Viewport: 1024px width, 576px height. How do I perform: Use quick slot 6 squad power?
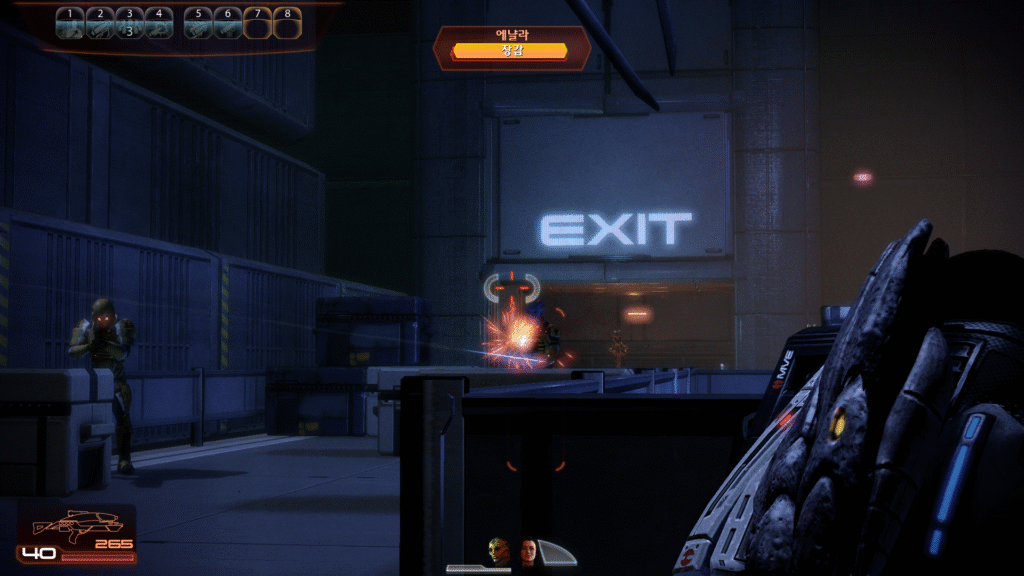click(228, 23)
